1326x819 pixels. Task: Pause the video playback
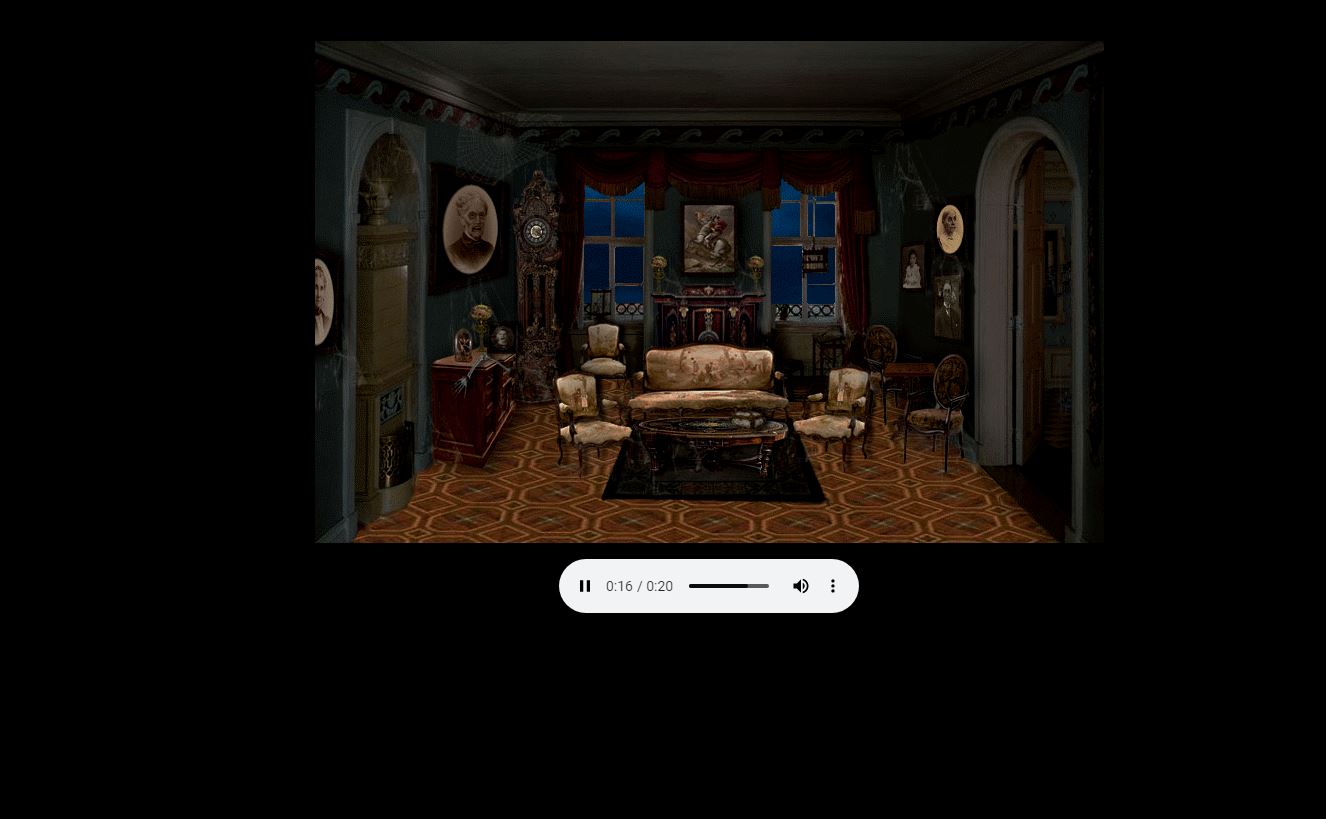pyautogui.click(x=585, y=586)
